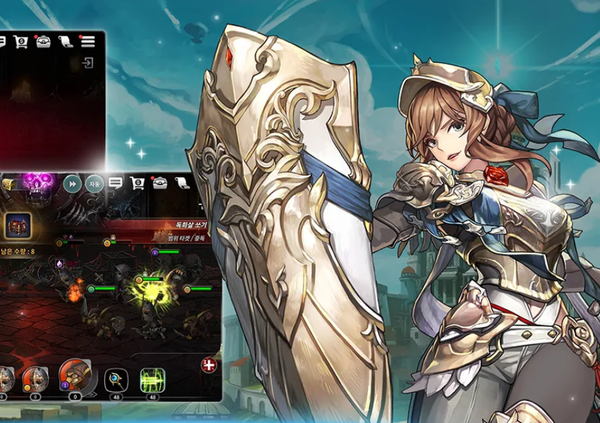This screenshot has height=423, width=600.
Task: Open the inventory bag in the battle panel
Action: click(x=159, y=183)
